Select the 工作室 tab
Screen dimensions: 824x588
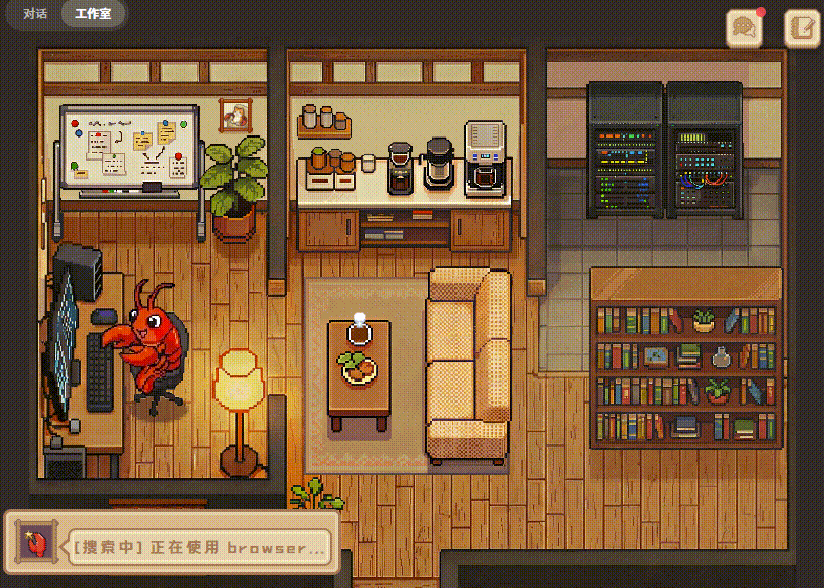(93, 15)
